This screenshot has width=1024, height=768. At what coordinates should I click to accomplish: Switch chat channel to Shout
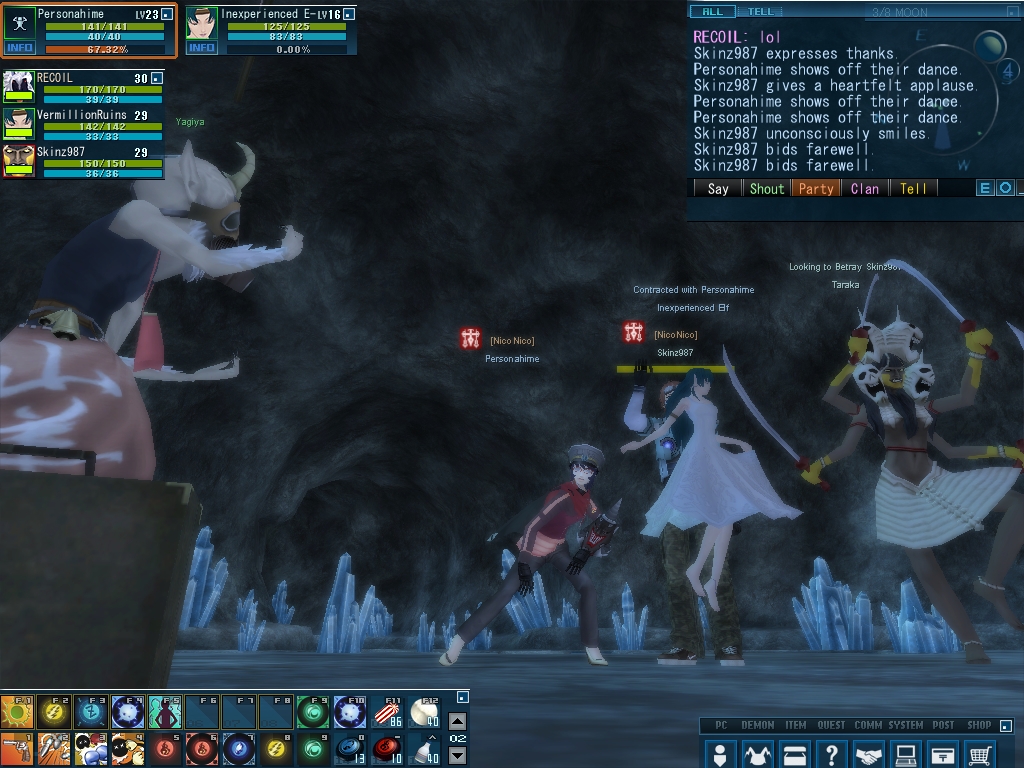tap(767, 188)
